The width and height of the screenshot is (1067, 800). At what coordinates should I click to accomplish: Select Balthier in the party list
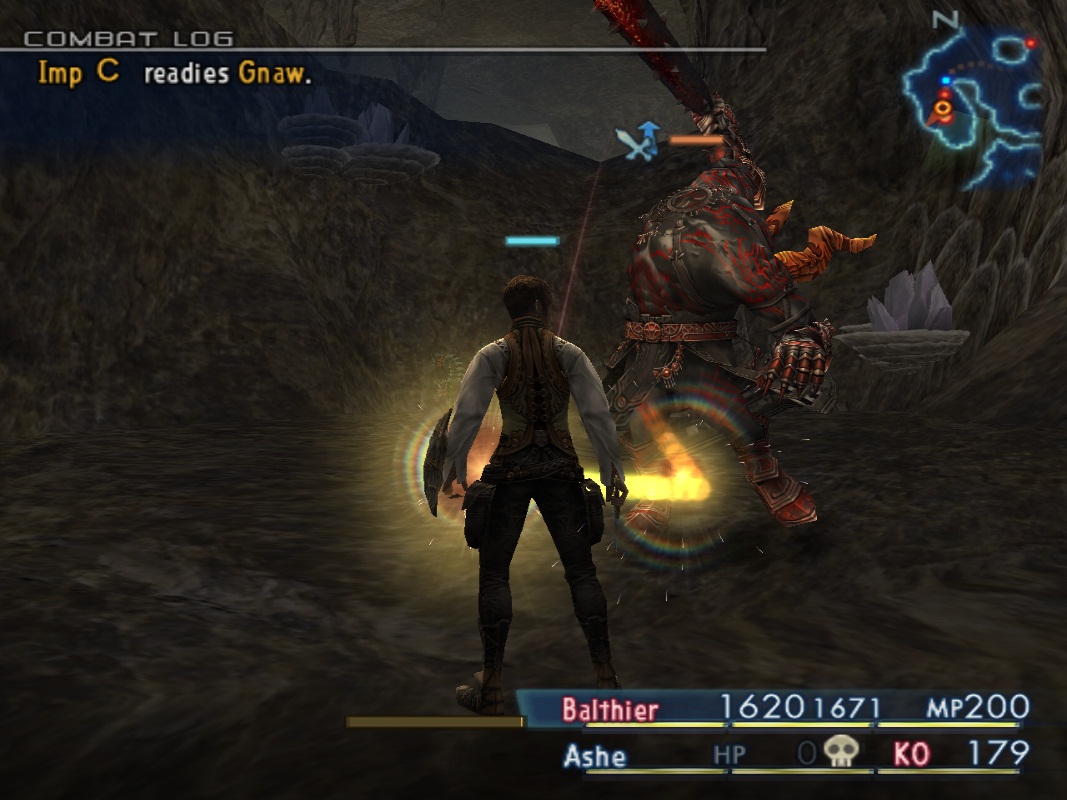point(610,710)
